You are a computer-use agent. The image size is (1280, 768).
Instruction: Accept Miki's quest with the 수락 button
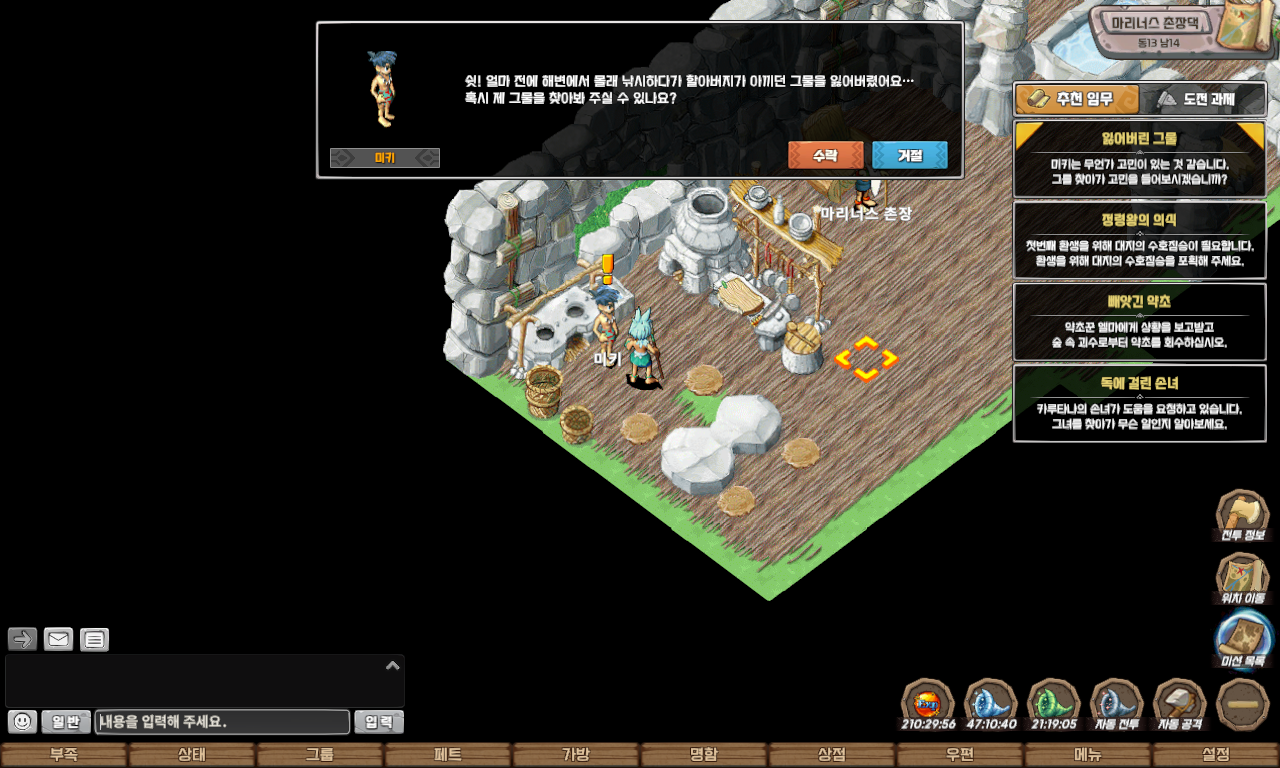tap(825, 155)
